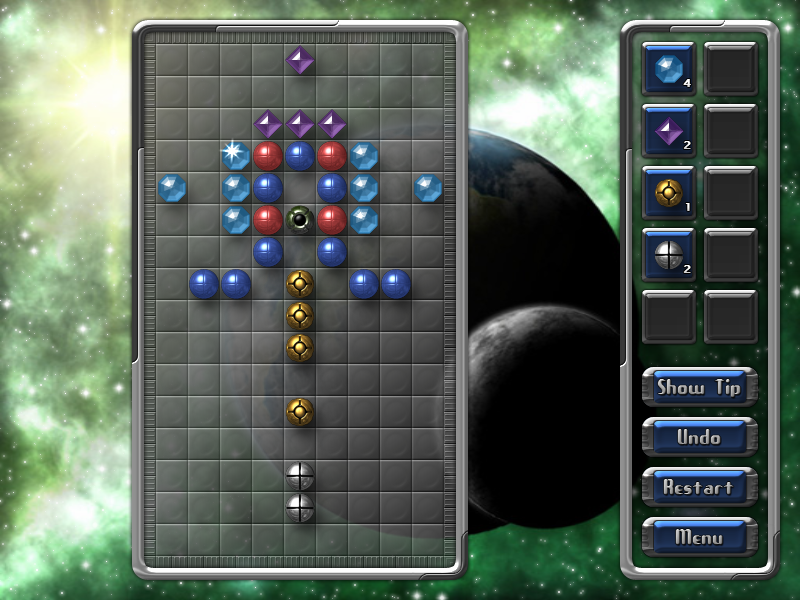800x600 pixels.
Task: Select the blue octagon gem inventory slot
Action: coord(667,68)
